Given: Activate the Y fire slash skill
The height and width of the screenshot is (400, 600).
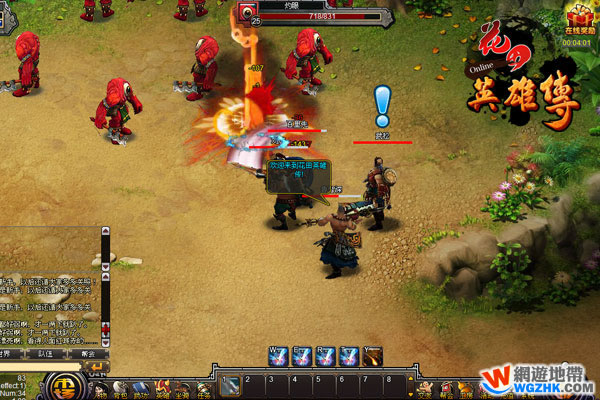Looking at the screenshot, I should click(373, 355).
